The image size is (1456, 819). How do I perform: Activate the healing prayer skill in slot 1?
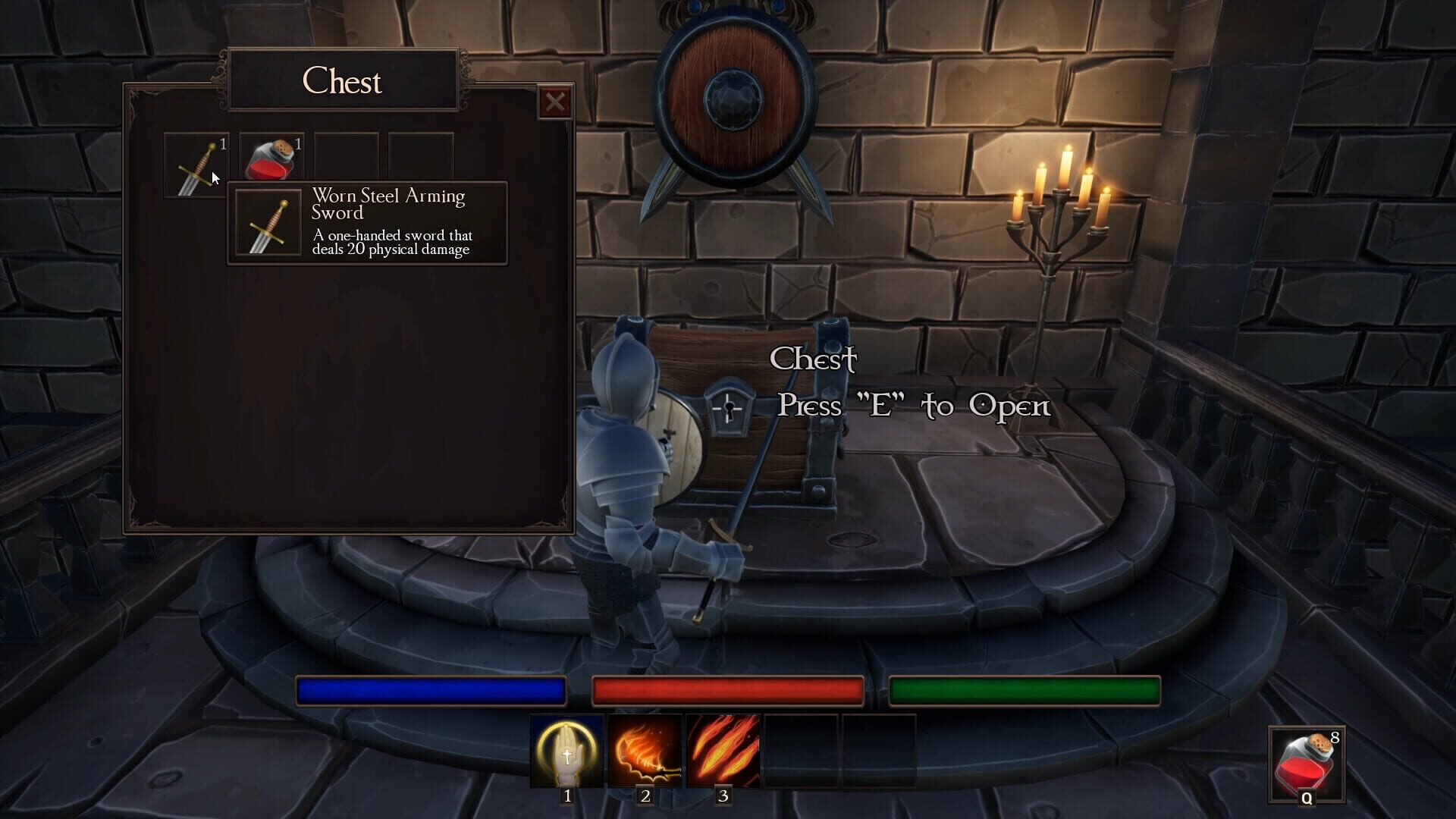567,752
